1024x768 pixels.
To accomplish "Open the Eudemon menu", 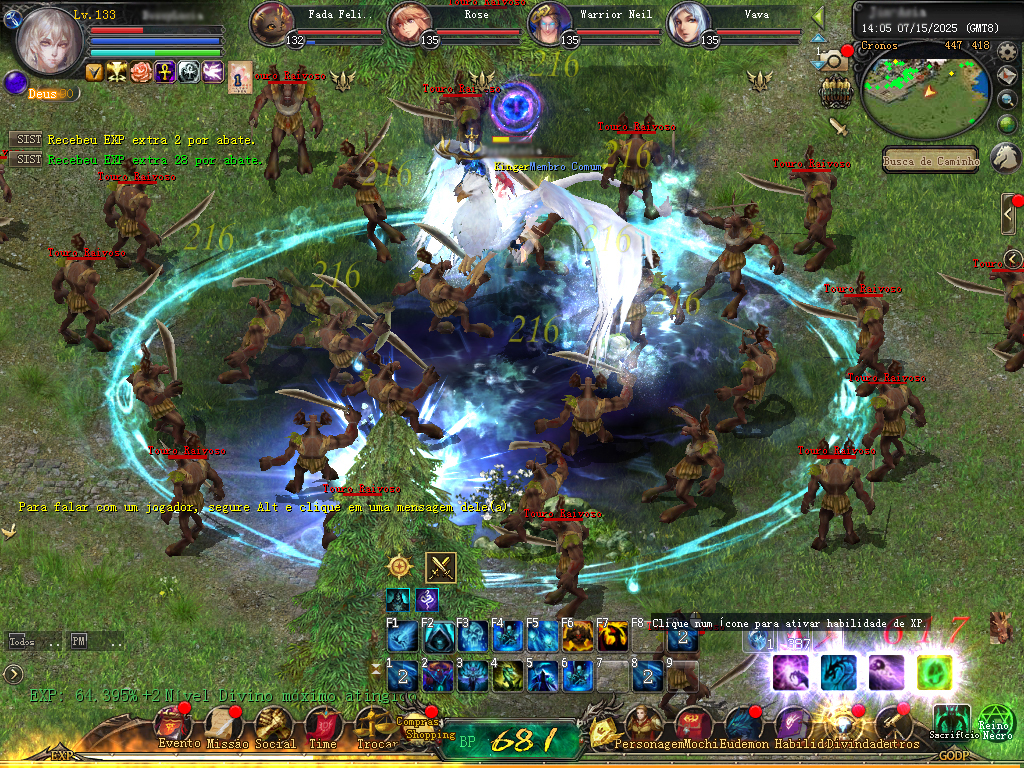I will [x=742, y=723].
